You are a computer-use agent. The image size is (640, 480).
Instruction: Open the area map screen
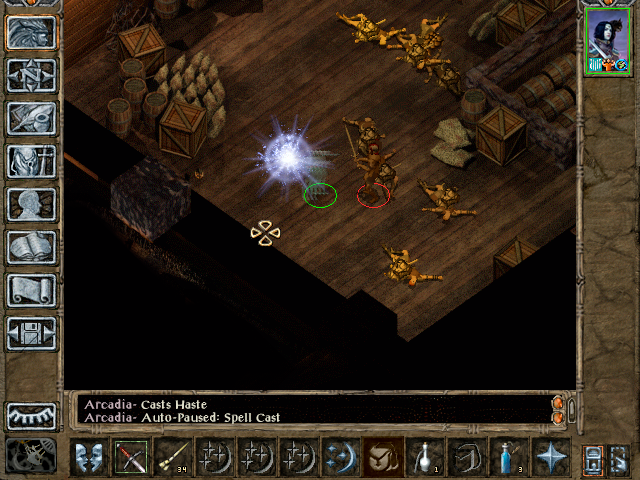tap(32, 75)
